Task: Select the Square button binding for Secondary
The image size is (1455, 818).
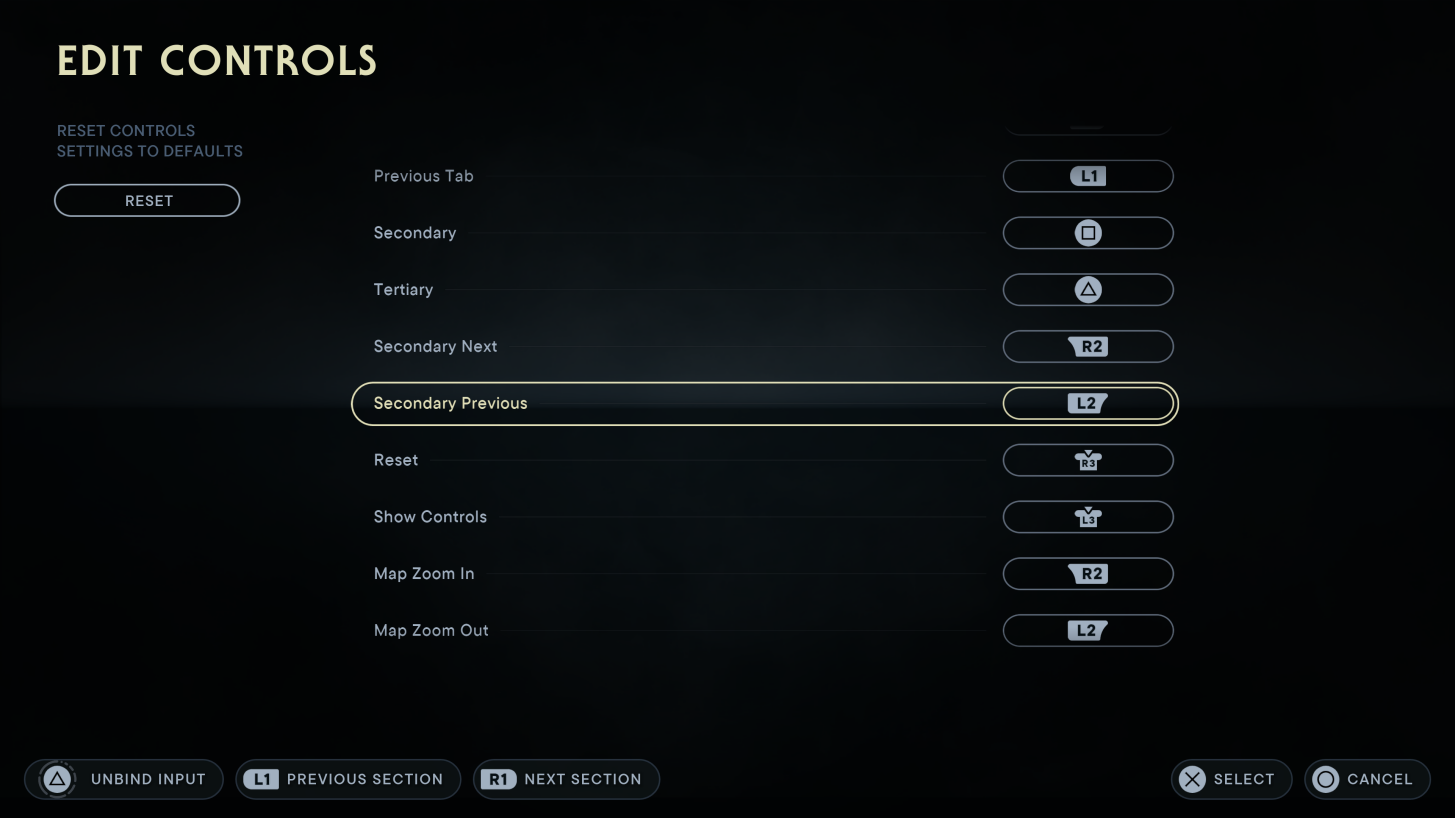Action: tap(1087, 232)
